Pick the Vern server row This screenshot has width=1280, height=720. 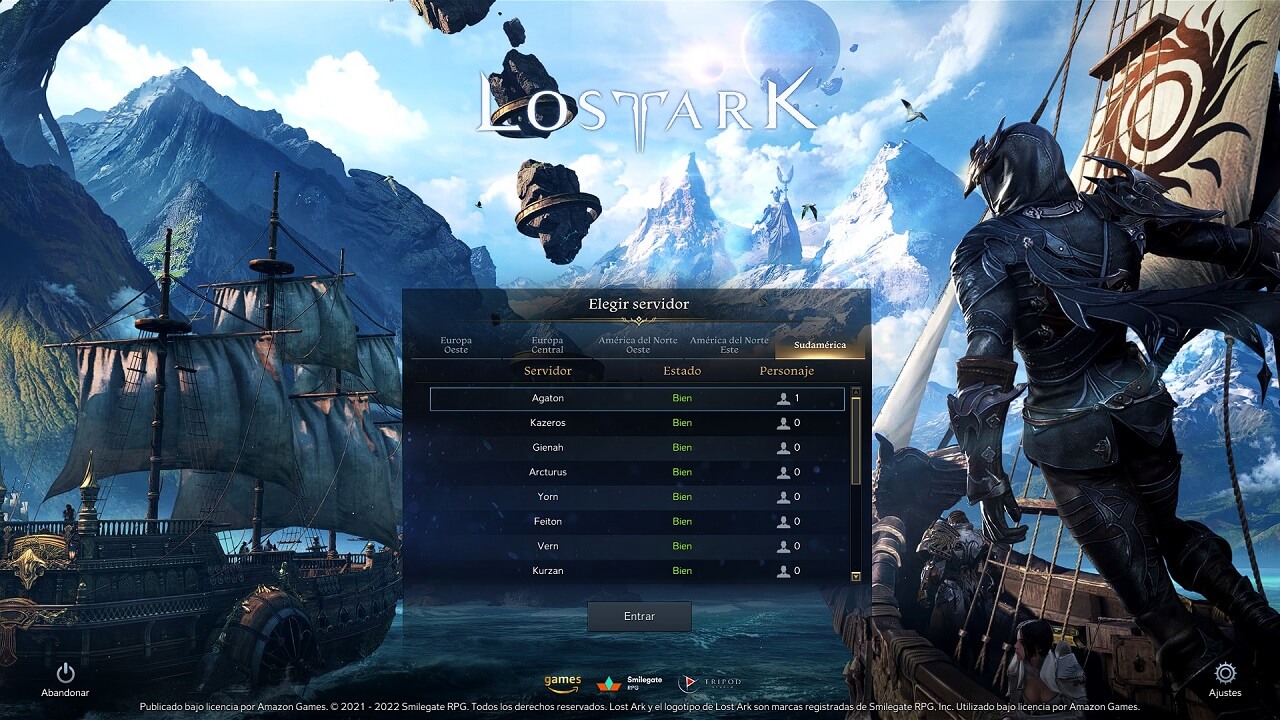pos(637,546)
